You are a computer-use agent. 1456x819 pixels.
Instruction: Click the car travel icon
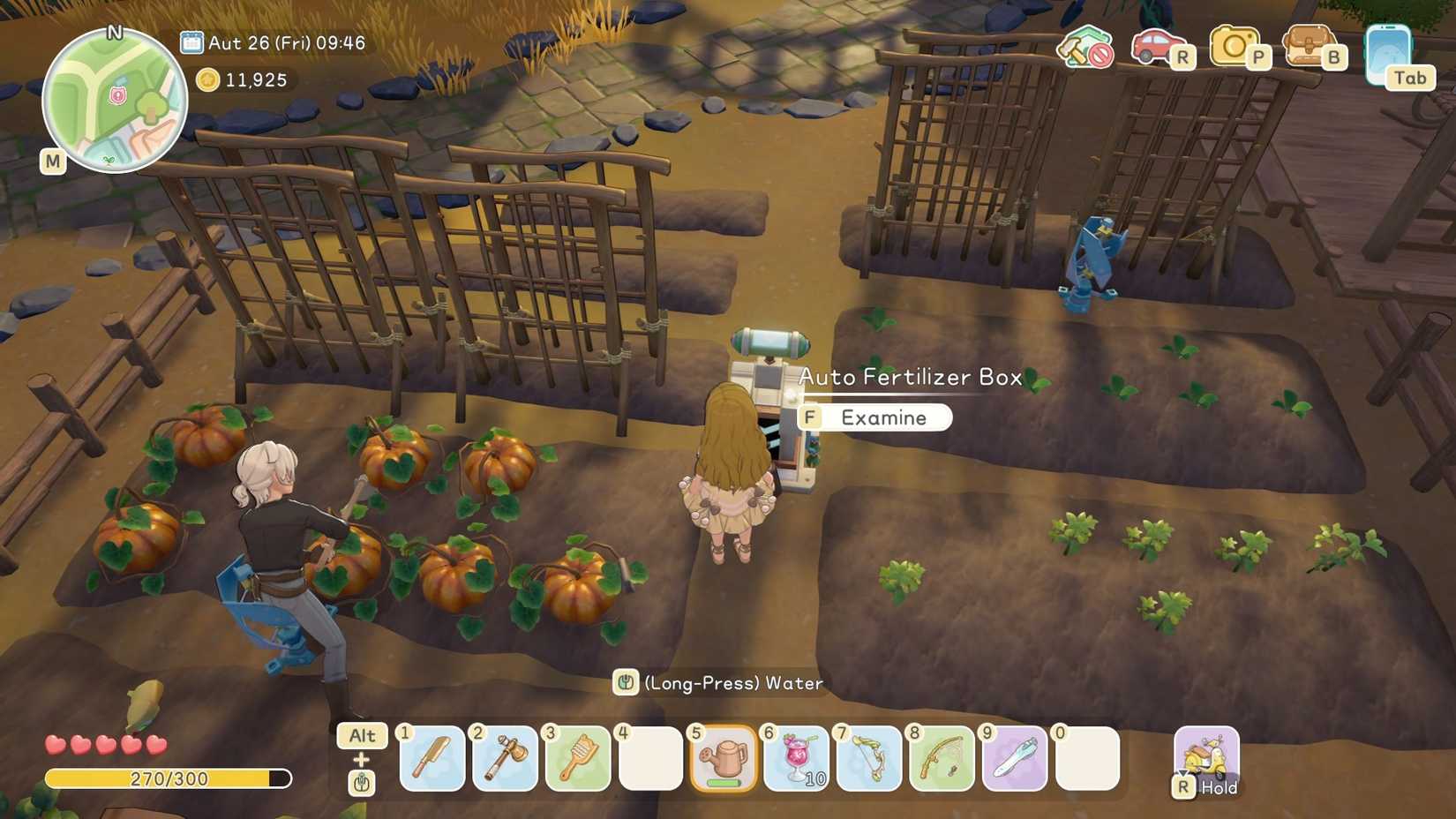pos(1156,49)
